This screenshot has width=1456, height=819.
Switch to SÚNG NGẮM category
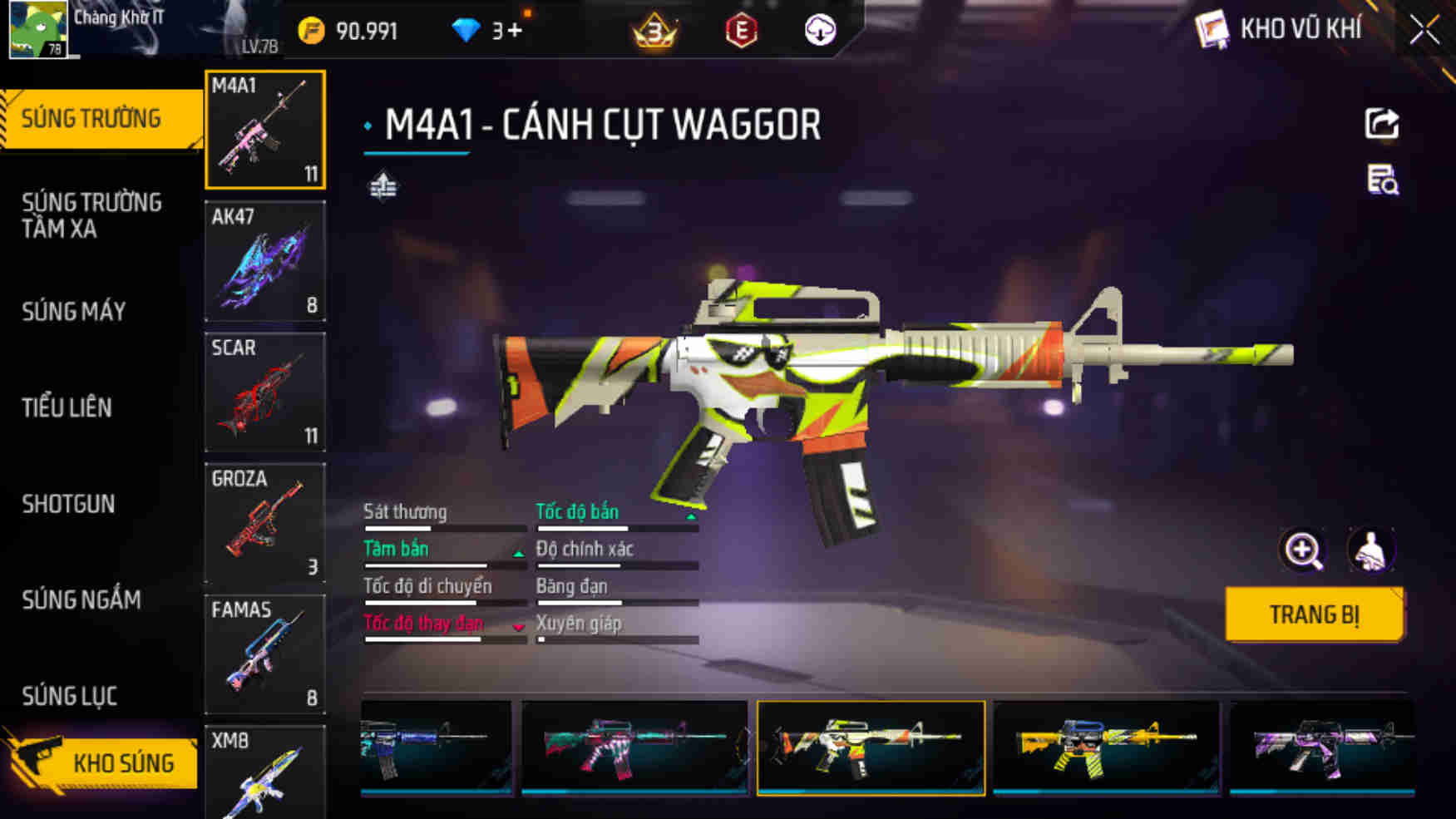[81, 599]
